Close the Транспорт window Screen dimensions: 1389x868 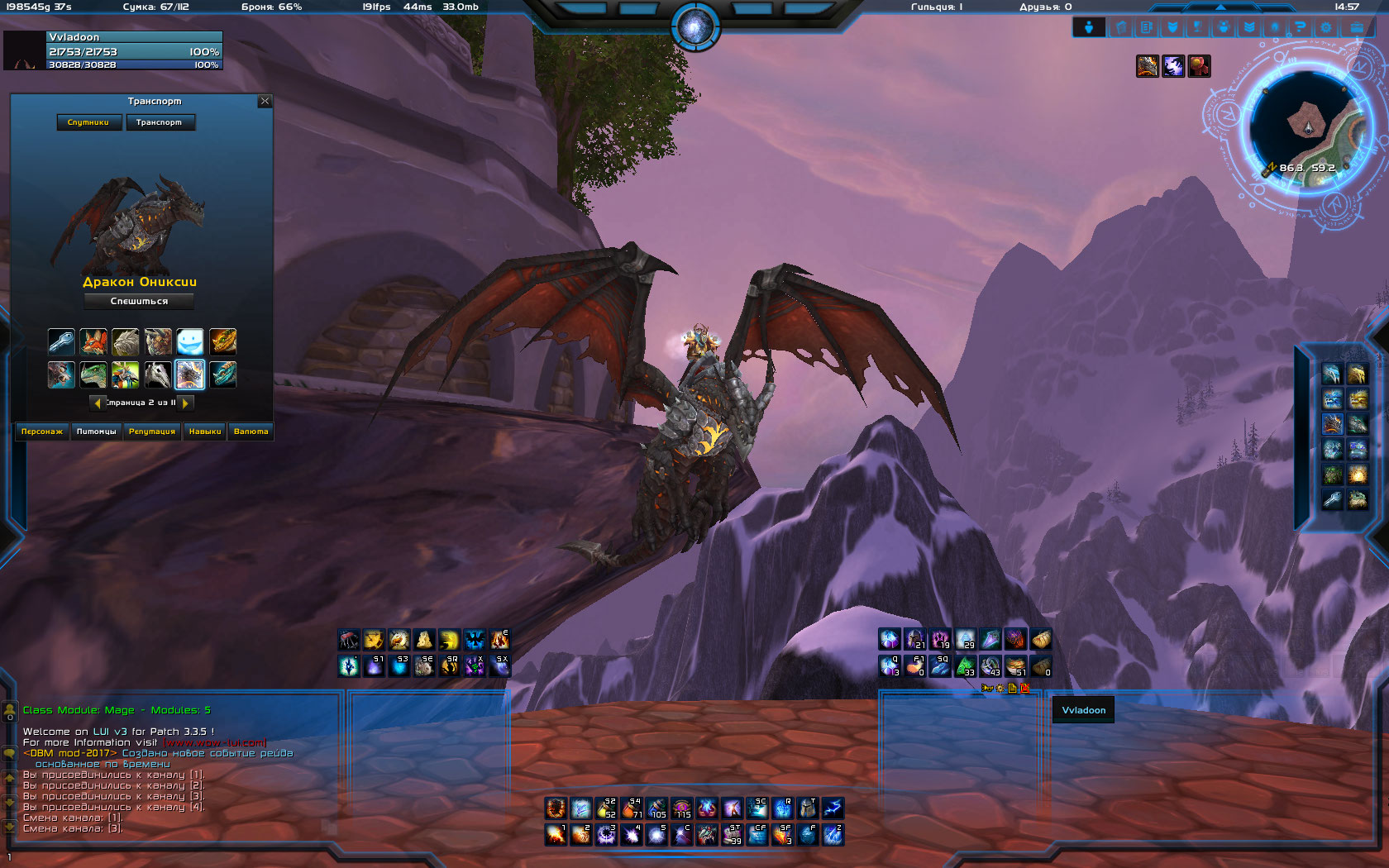click(x=265, y=101)
